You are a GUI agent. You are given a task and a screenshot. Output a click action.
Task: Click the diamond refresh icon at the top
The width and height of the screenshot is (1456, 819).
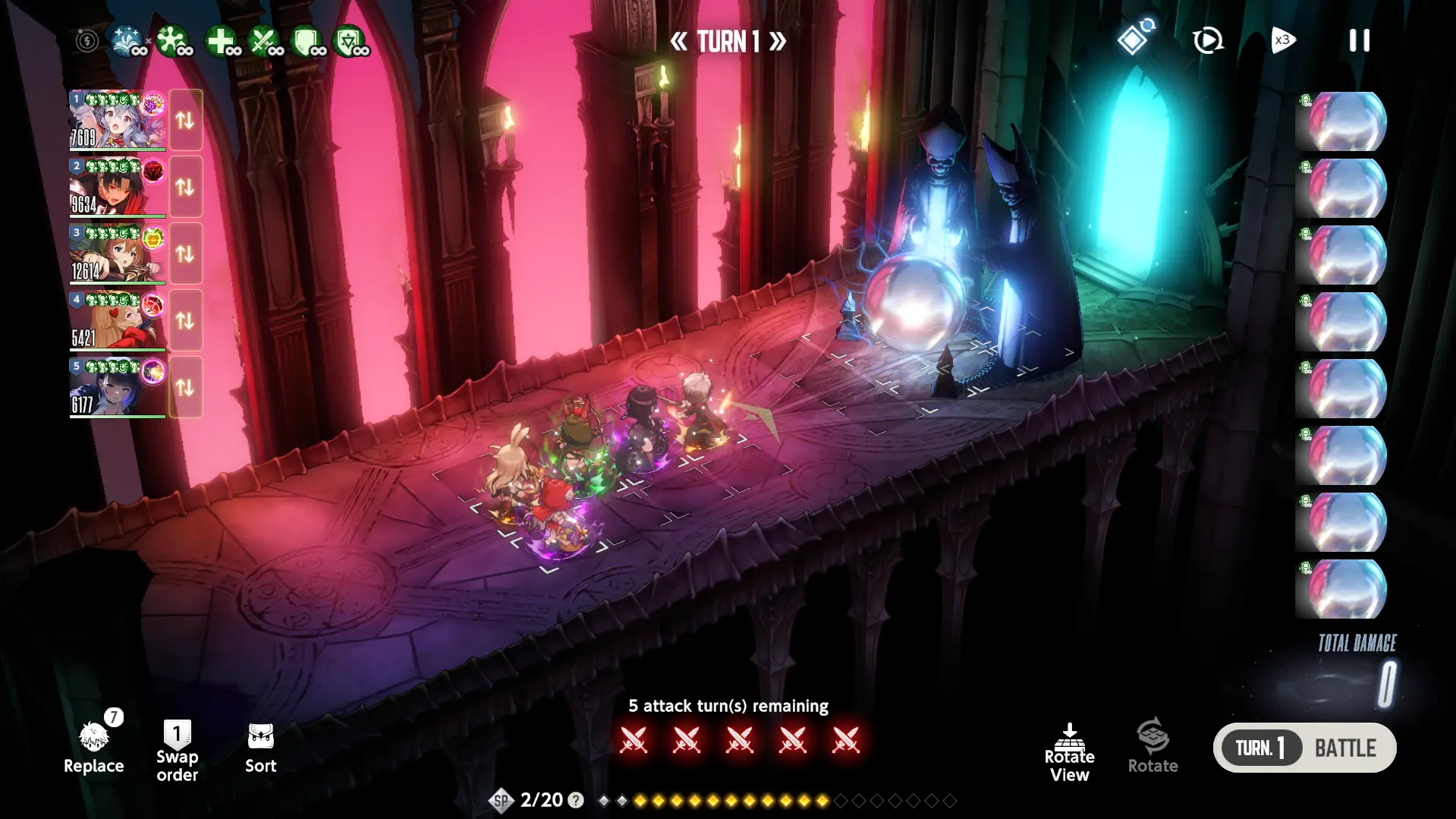pos(1134,38)
